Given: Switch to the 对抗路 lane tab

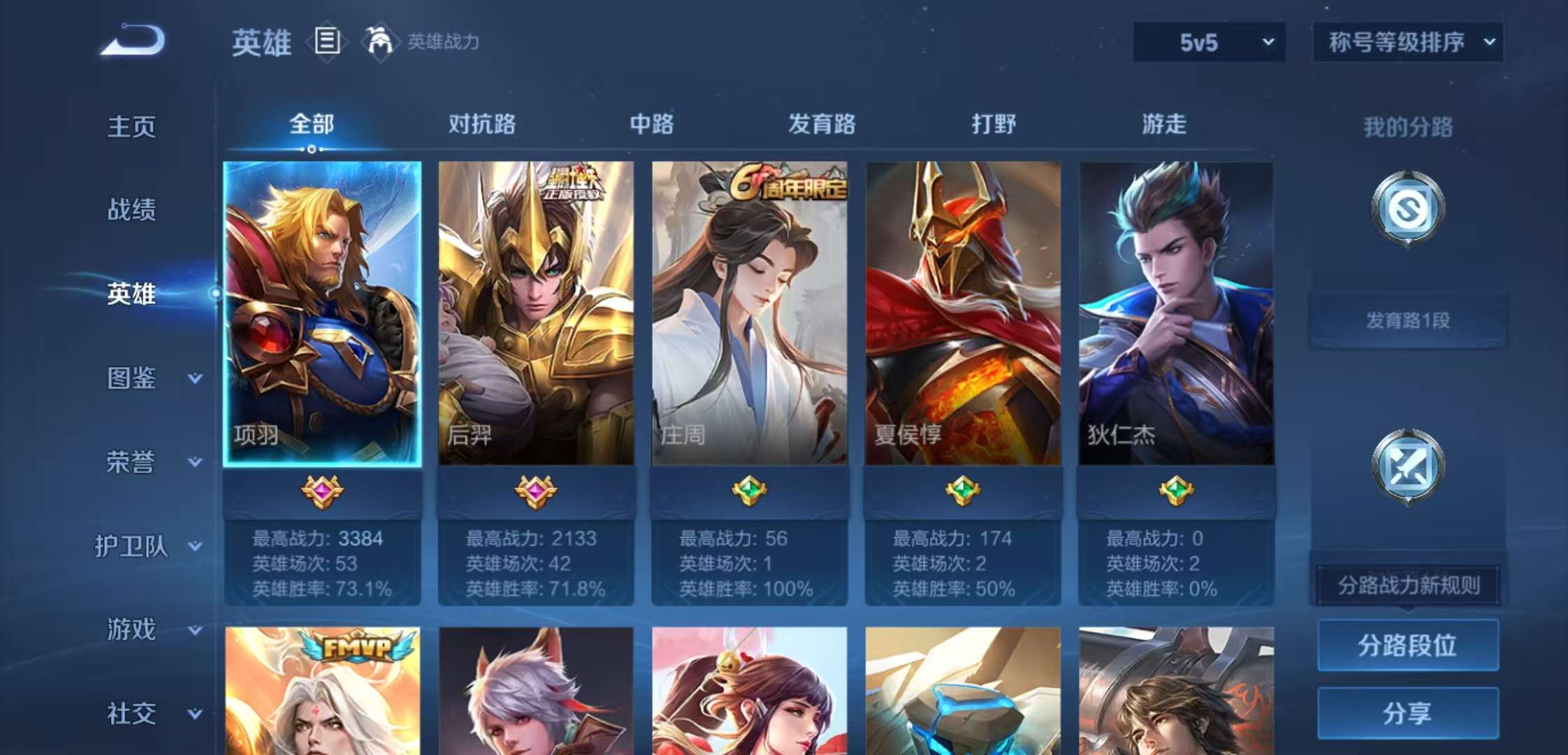Looking at the screenshot, I should pyautogui.click(x=482, y=124).
